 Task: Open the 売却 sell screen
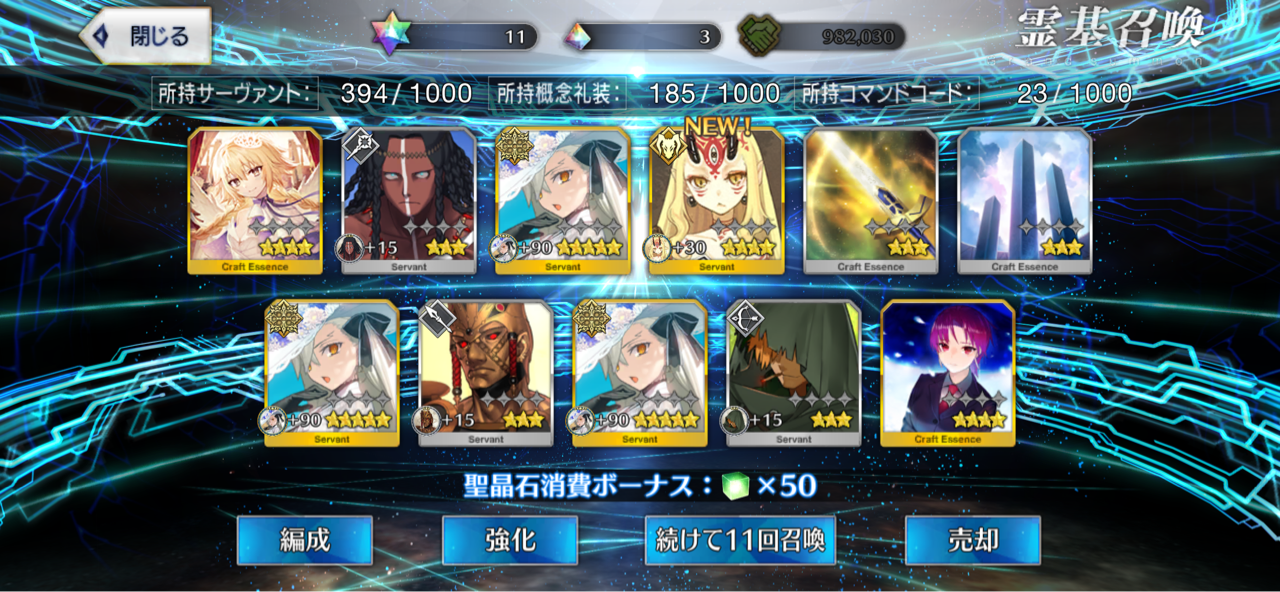coord(972,541)
